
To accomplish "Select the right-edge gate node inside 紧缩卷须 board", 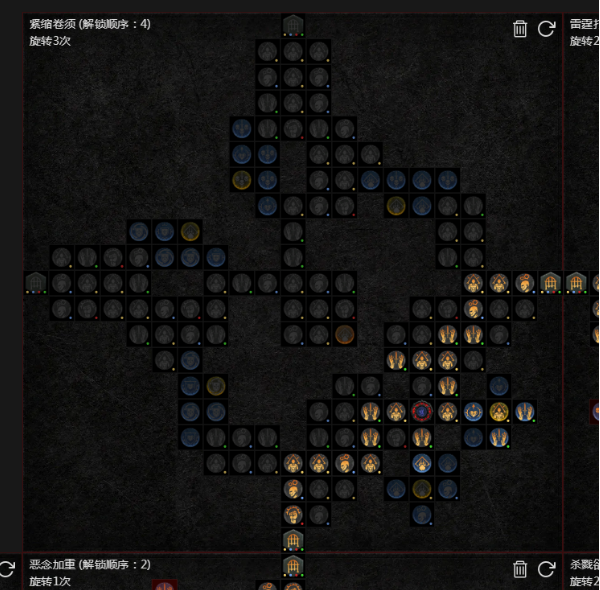I will (x=550, y=283).
